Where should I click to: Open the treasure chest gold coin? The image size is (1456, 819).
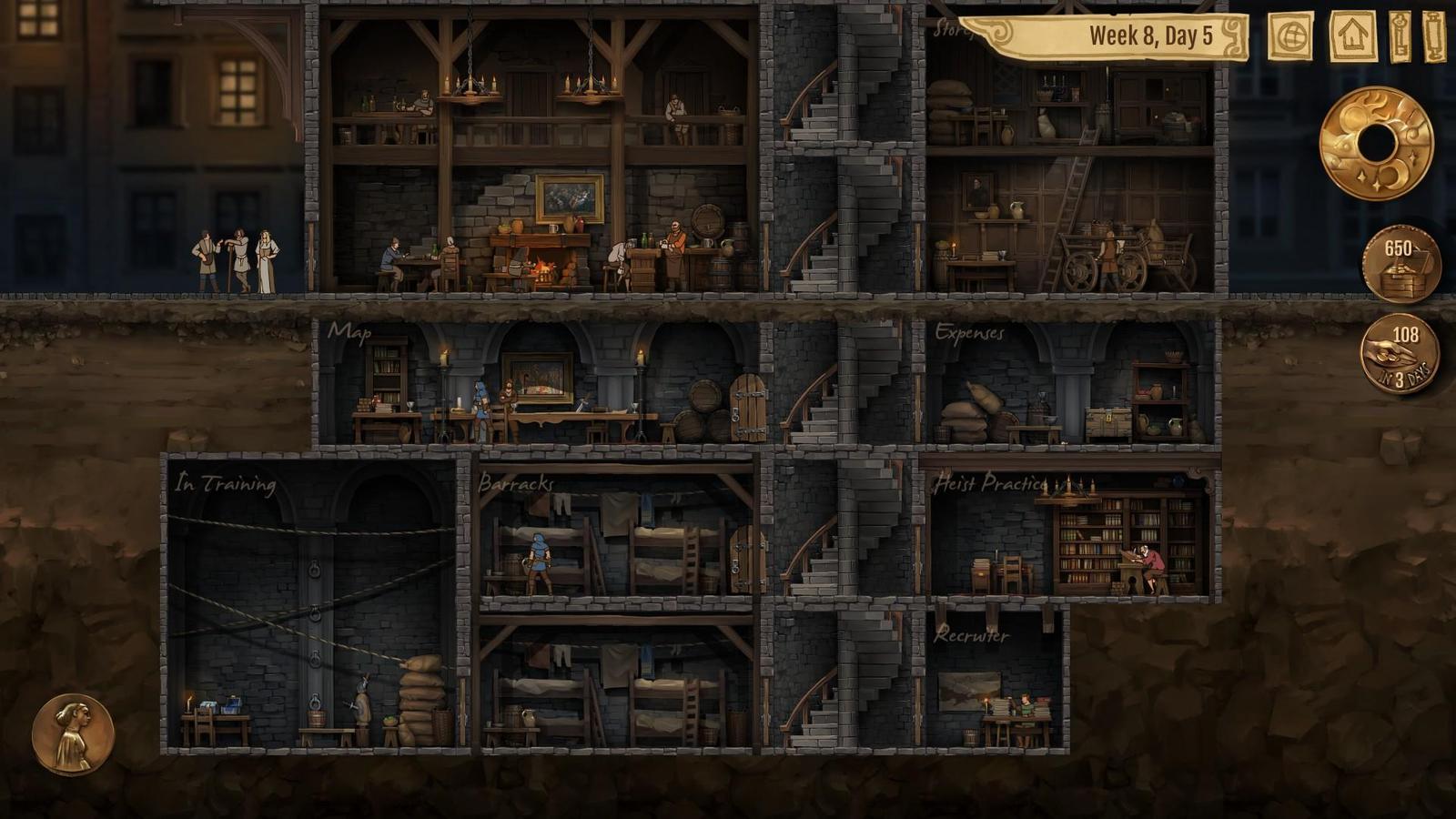[1401, 265]
